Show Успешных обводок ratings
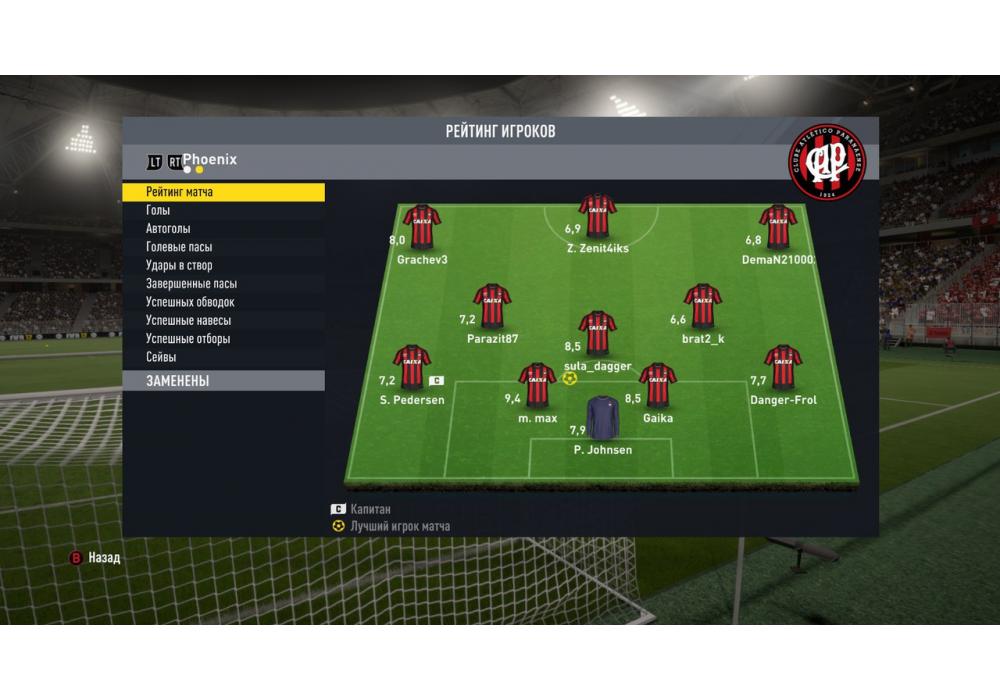The image size is (1000, 700). click(x=223, y=302)
